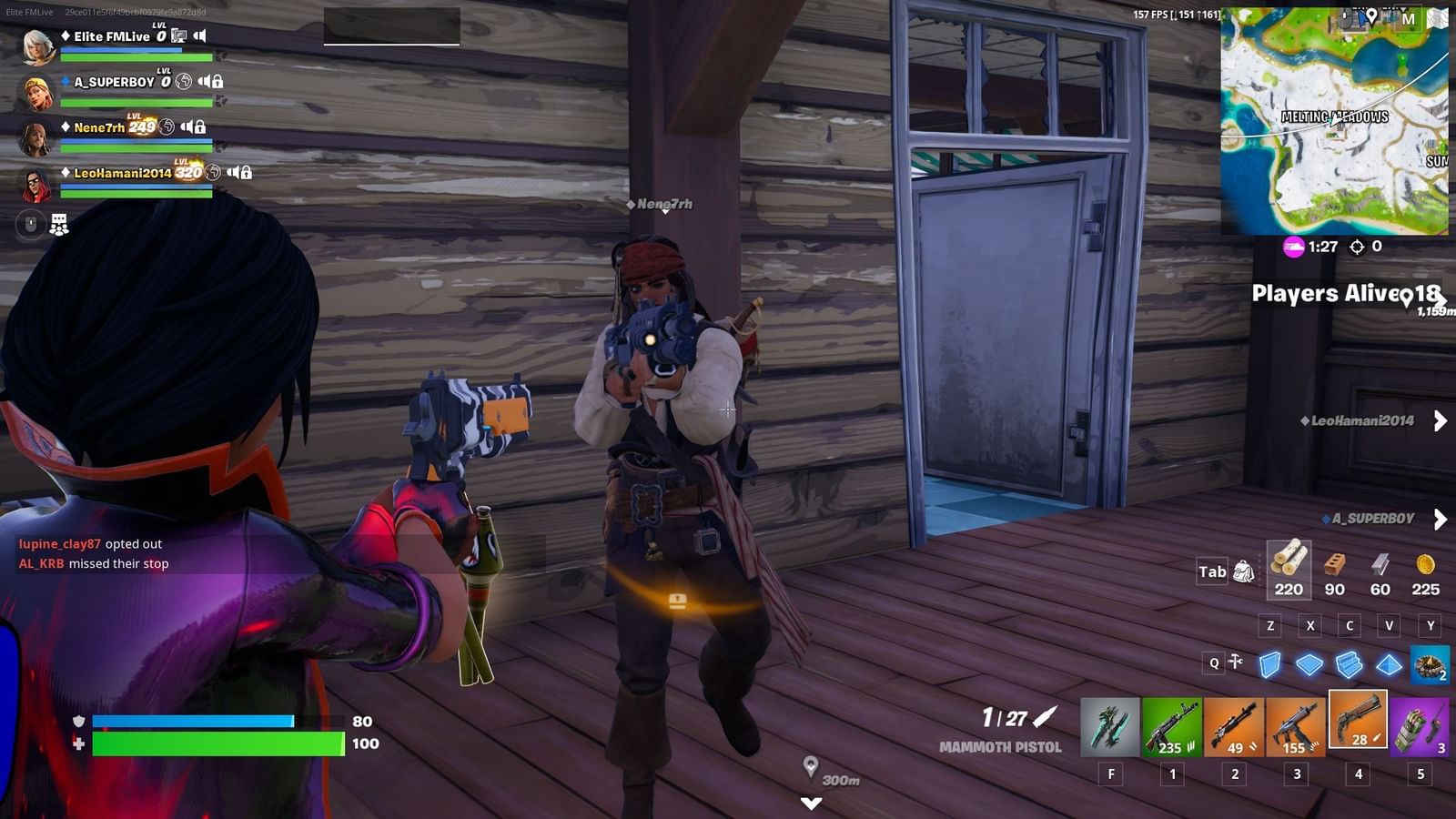1456x819 pixels.
Task: Click the green health bar
Action: click(218, 744)
